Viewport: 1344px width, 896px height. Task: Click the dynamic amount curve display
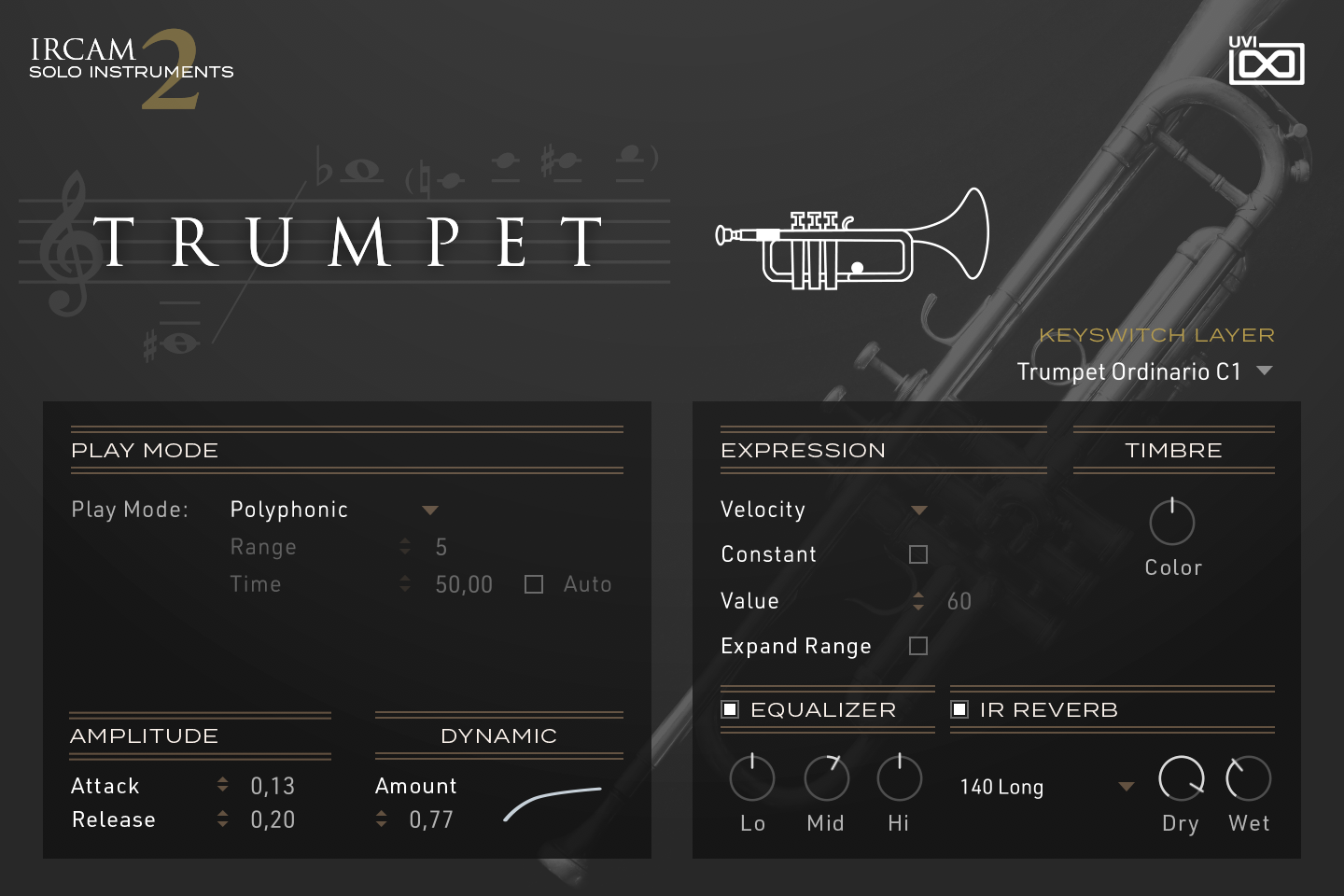551,805
